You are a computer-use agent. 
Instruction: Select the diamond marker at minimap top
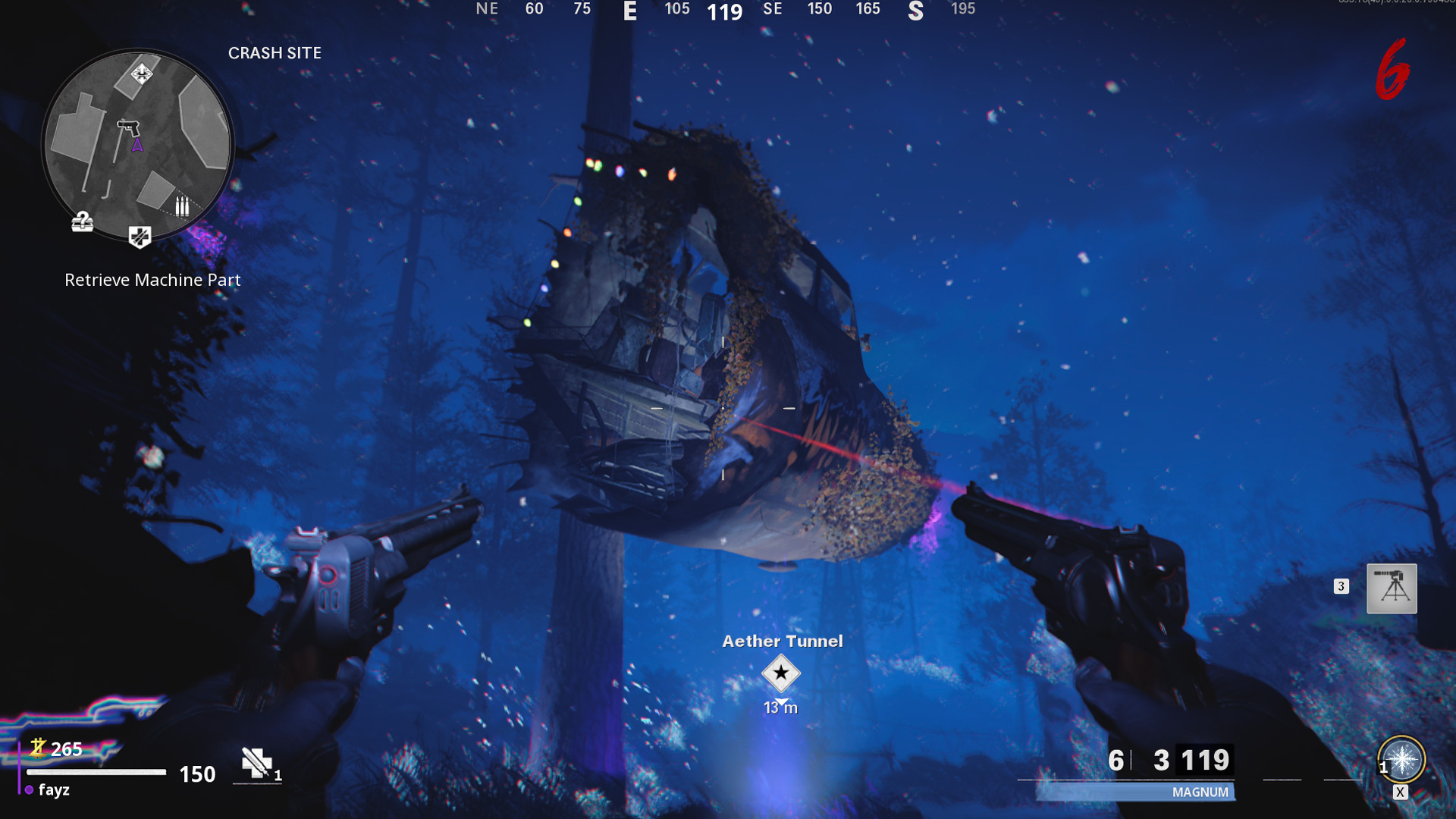(x=142, y=74)
